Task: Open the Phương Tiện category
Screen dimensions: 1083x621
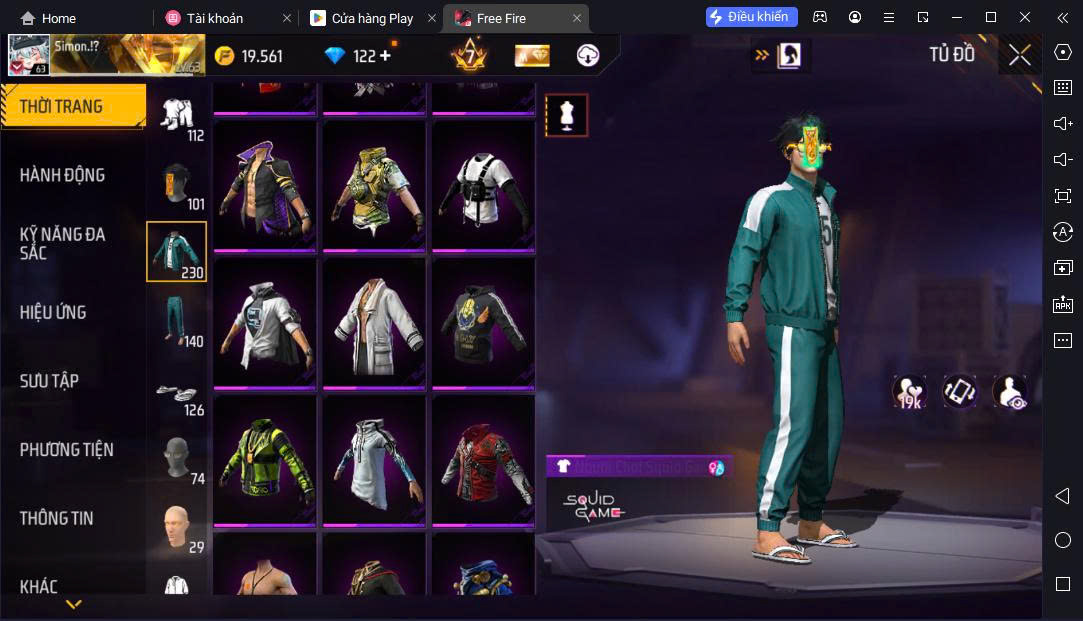Action: tap(67, 450)
